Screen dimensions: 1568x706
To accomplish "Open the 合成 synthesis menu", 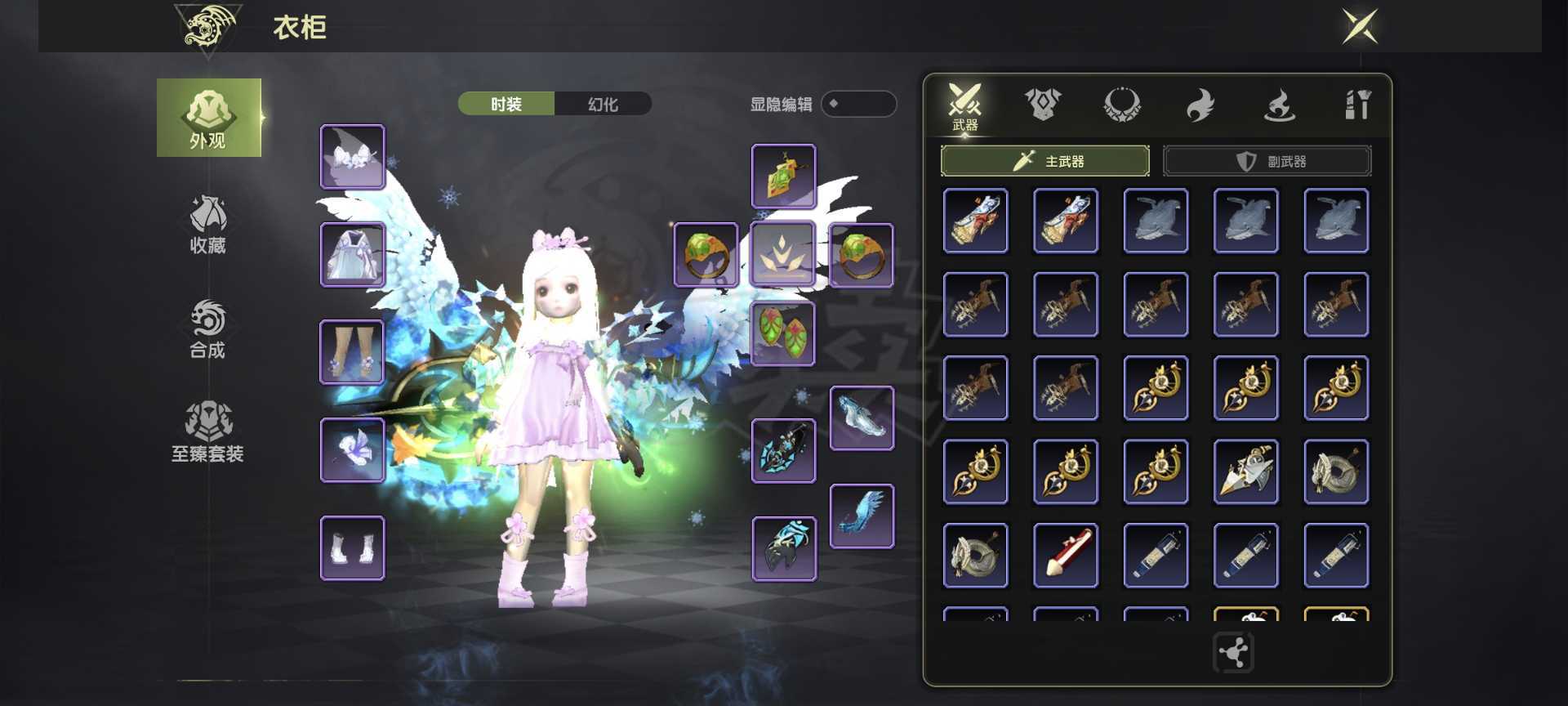I will tap(208, 328).
